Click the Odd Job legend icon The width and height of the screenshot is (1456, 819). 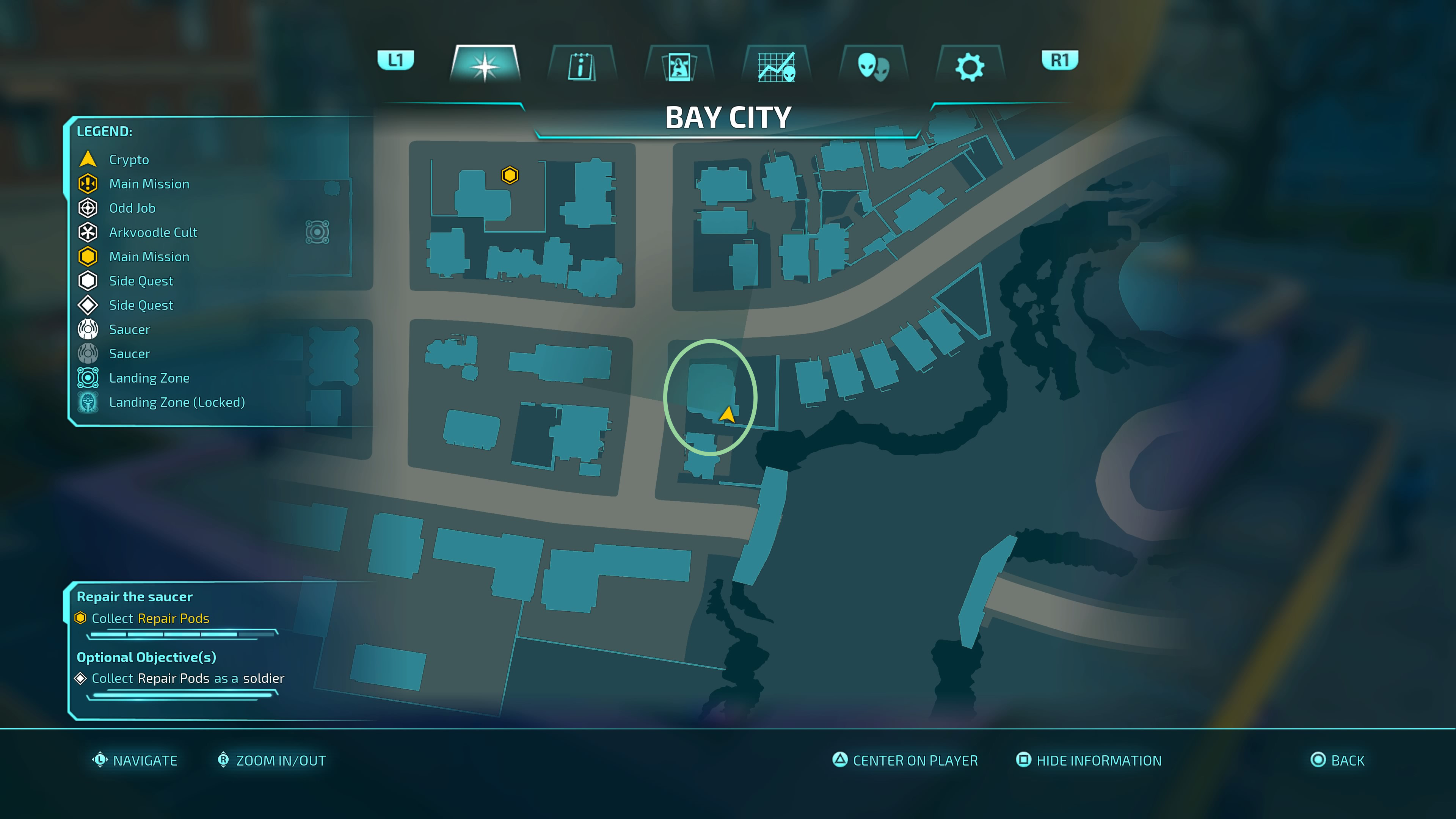88,208
